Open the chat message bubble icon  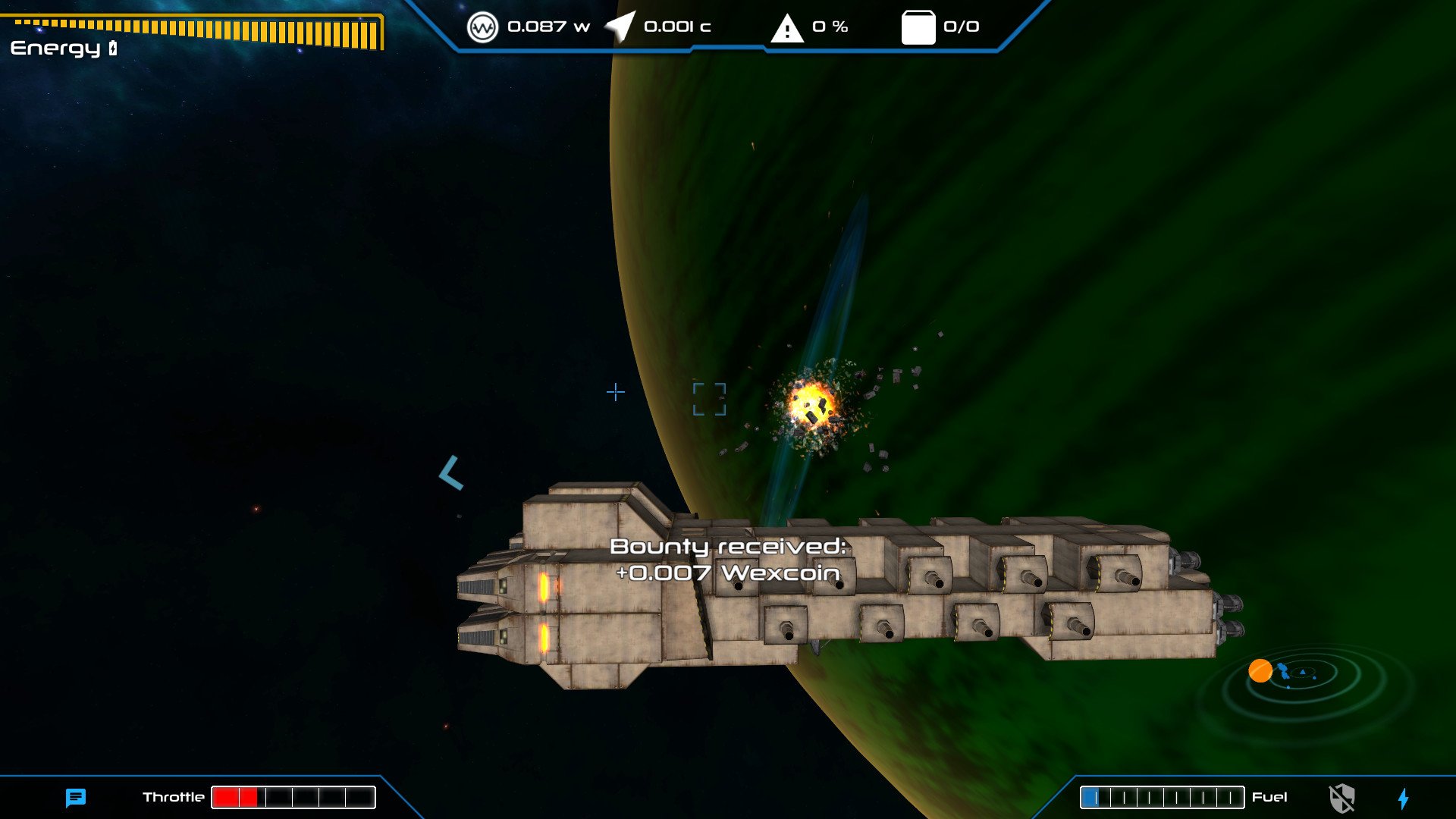pyautogui.click(x=74, y=797)
